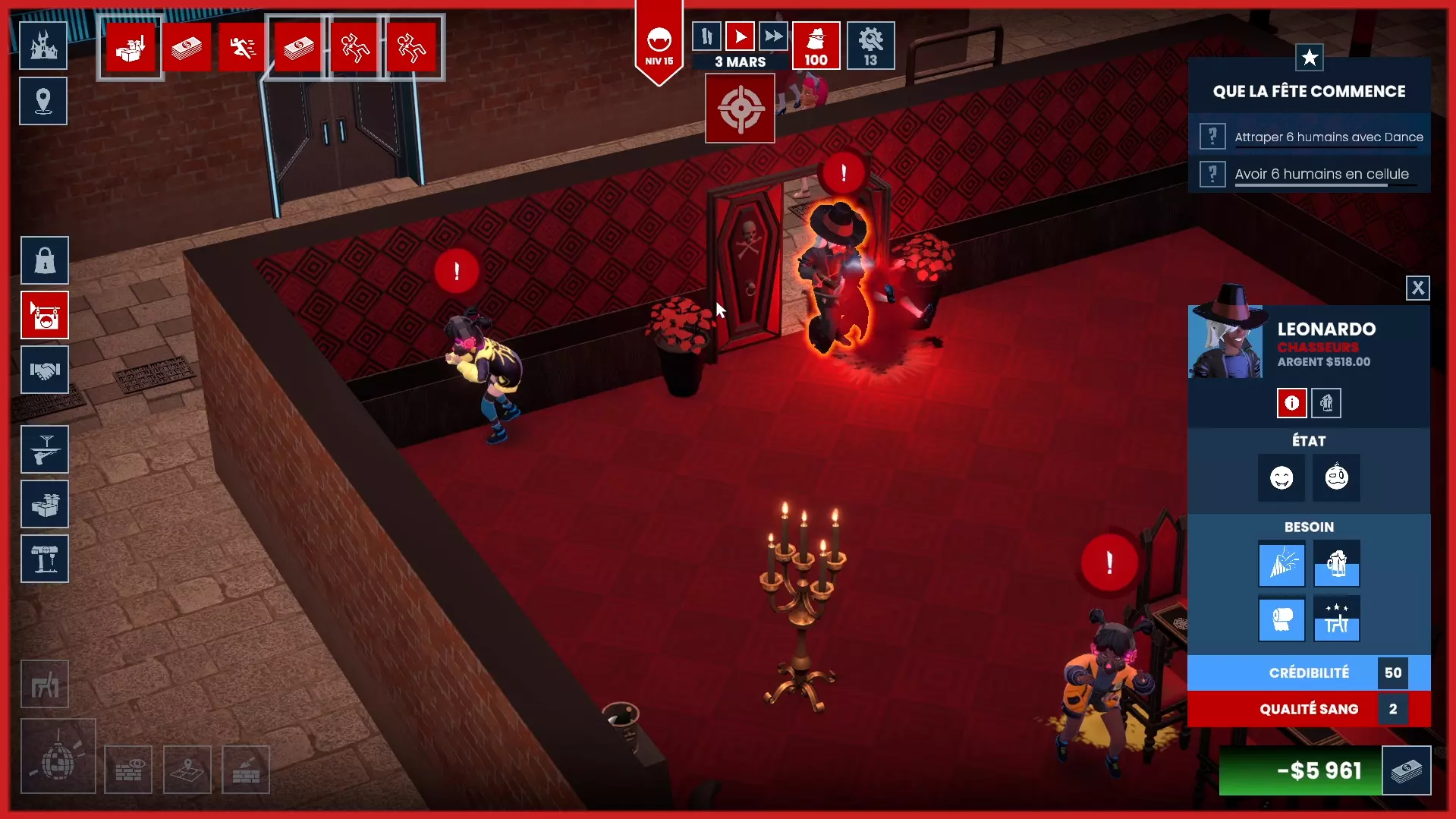Open the wrench icon showing 13
Image resolution: width=1456 pixels, height=819 pixels.
[x=870, y=45]
